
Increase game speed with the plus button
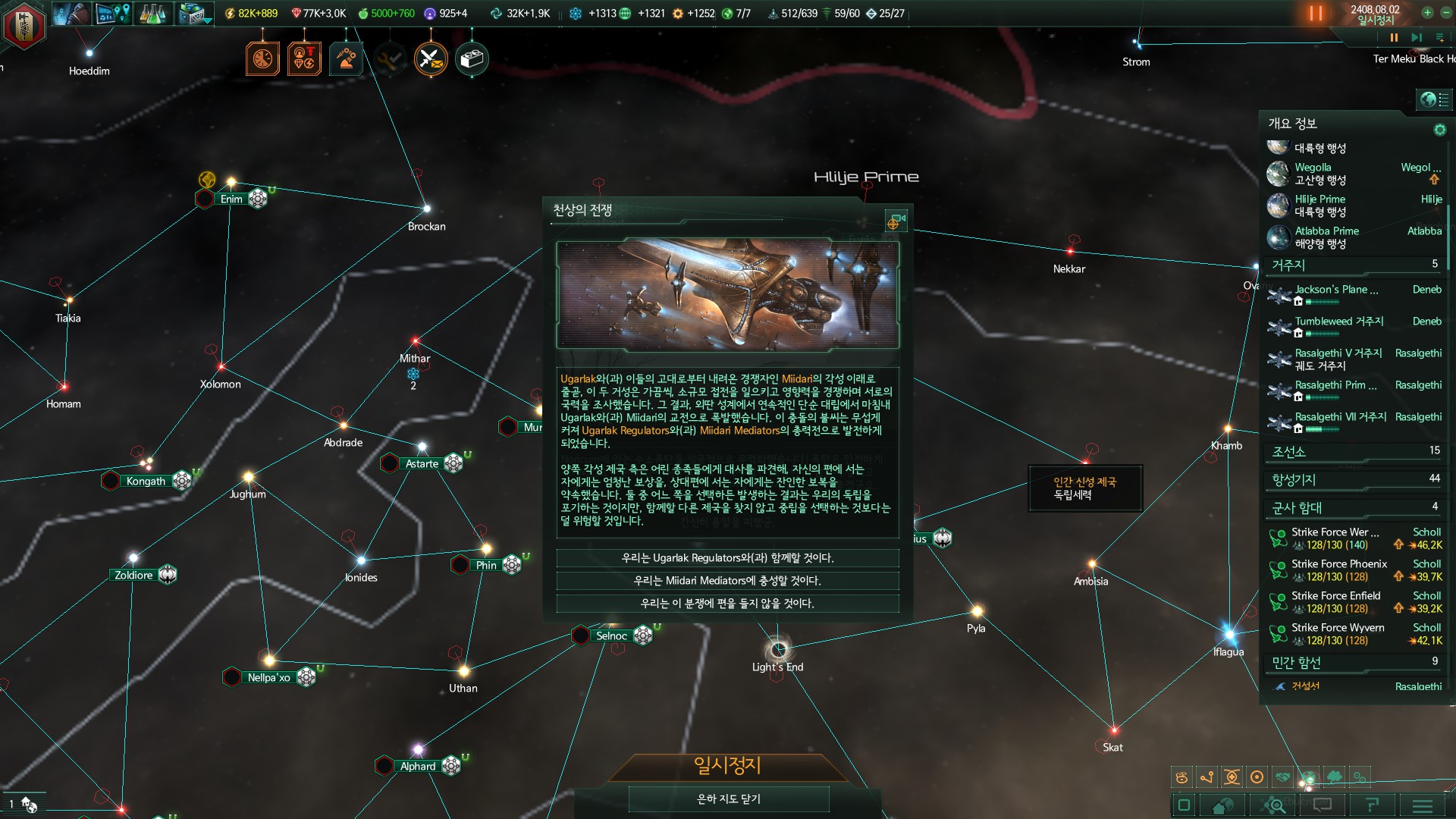(x=1427, y=13)
